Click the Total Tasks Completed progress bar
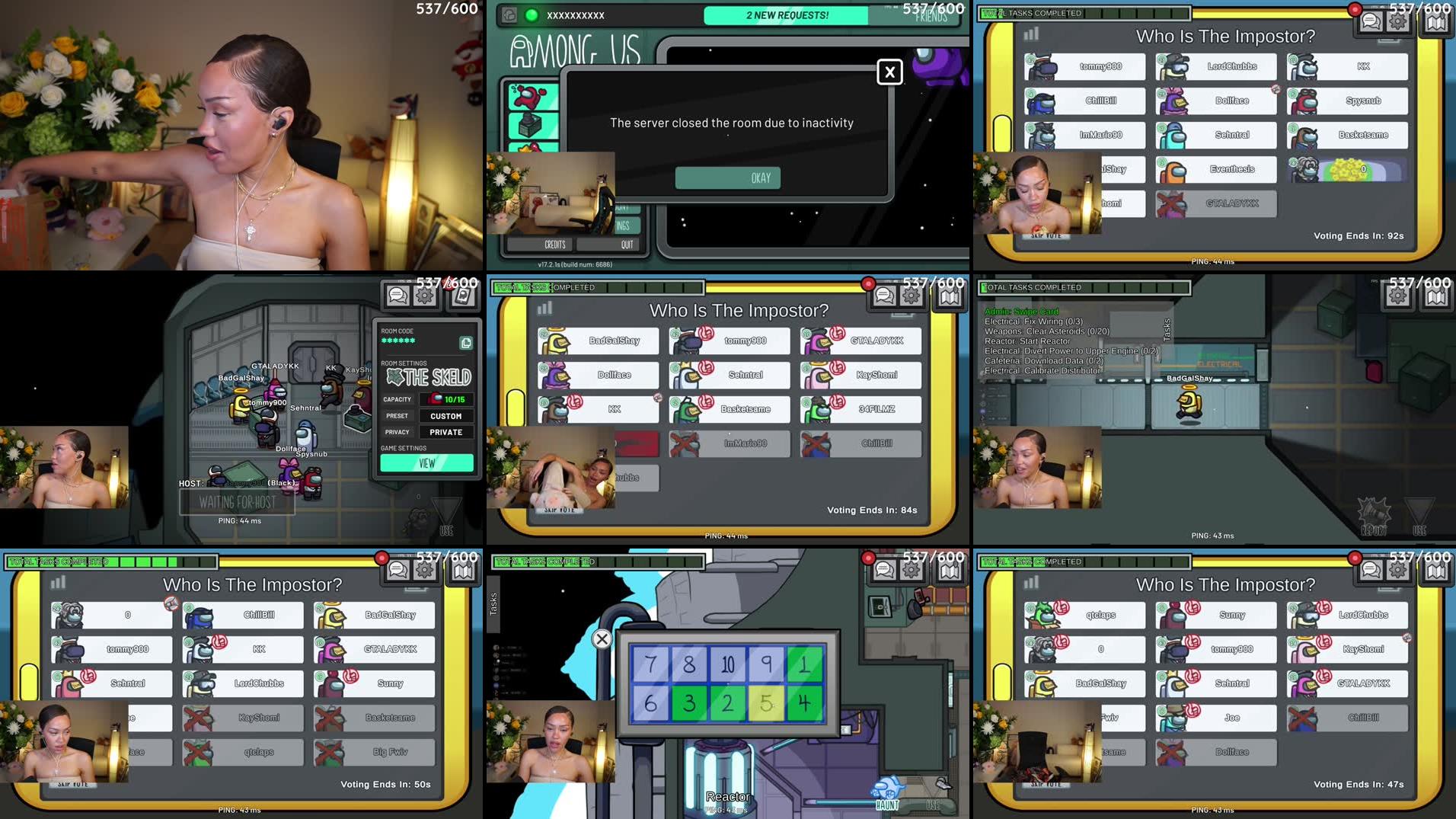The height and width of the screenshot is (819, 1456). point(1085,13)
